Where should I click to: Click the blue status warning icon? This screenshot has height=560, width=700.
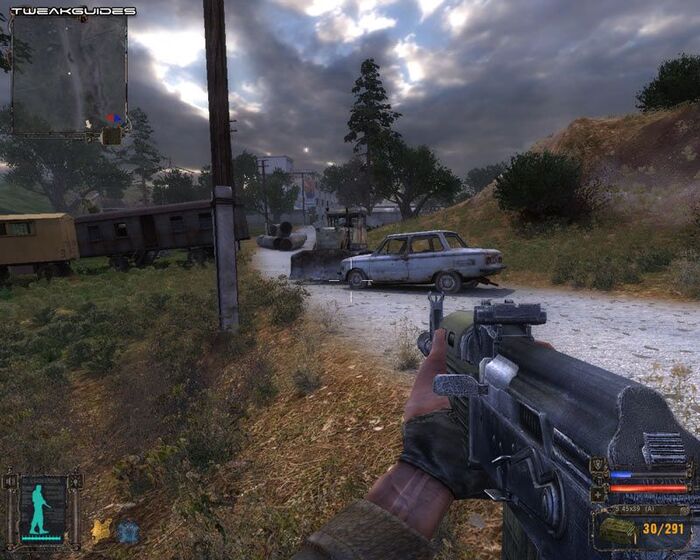point(127,531)
